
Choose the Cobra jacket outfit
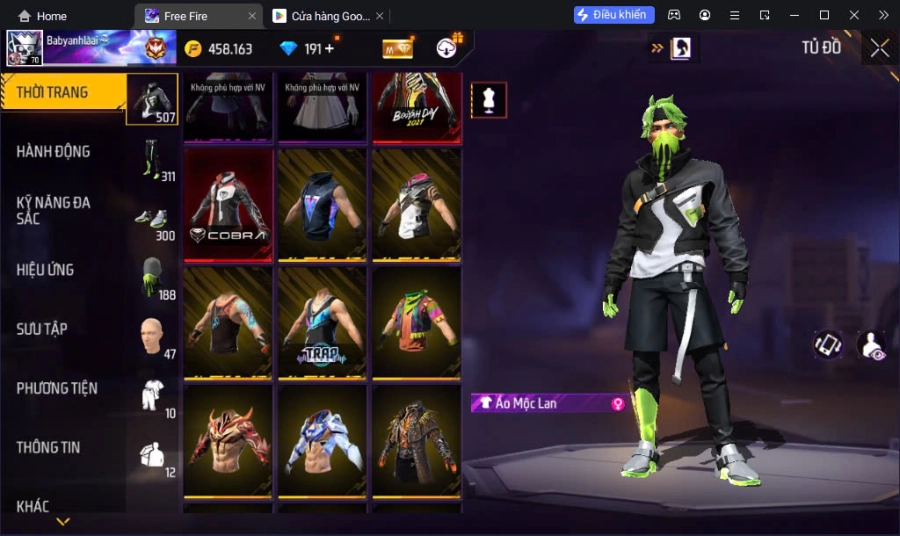(x=229, y=204)
